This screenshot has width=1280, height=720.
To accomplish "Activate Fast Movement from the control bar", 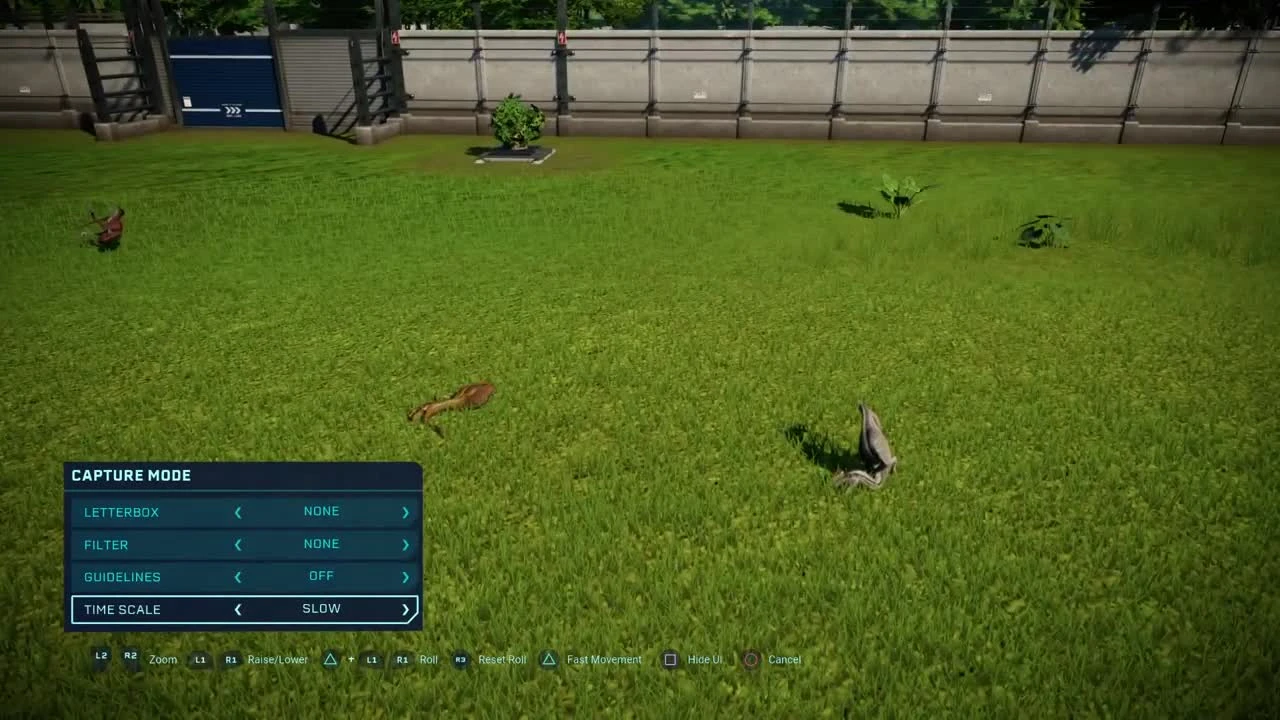I will pos(548,659).
